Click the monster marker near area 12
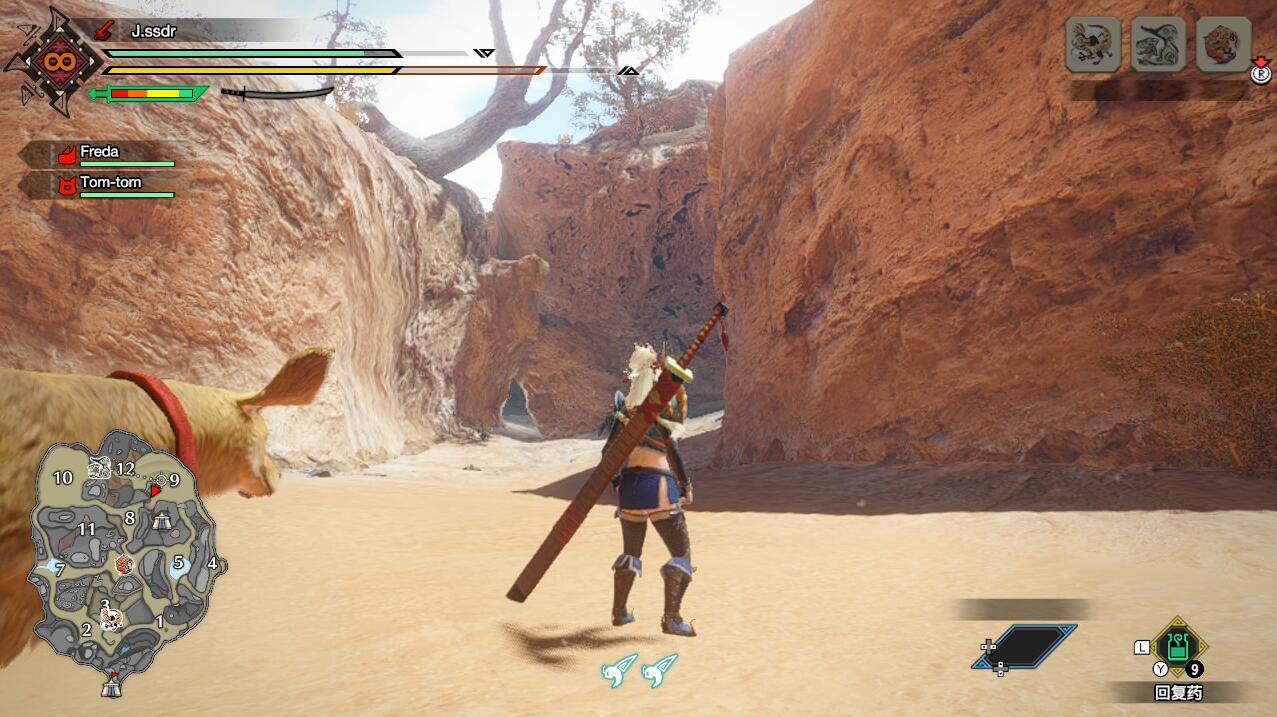The image size is (1277, 717). coord(99,465)
